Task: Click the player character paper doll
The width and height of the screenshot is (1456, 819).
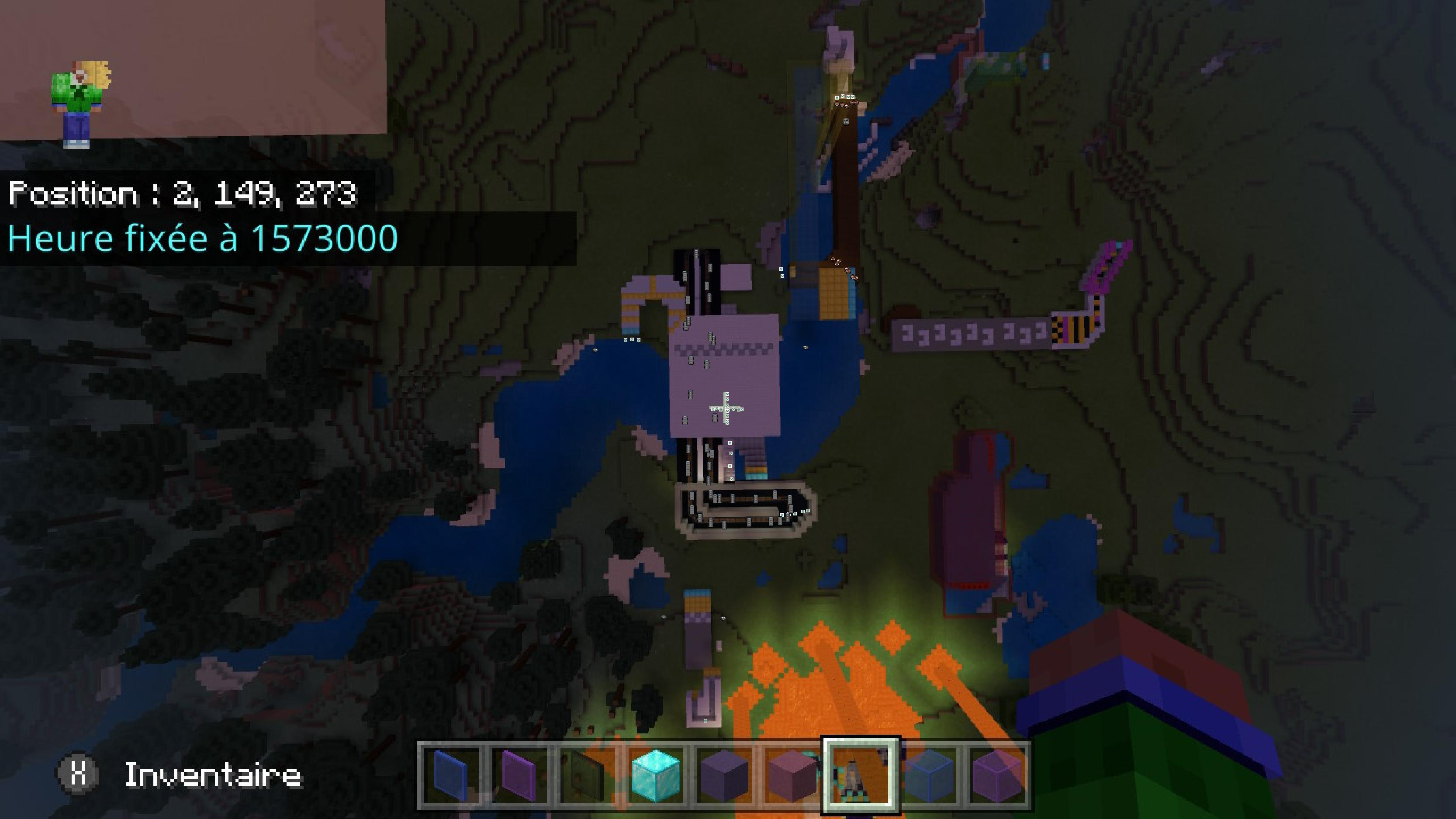Action: click(x=79, y=104)
